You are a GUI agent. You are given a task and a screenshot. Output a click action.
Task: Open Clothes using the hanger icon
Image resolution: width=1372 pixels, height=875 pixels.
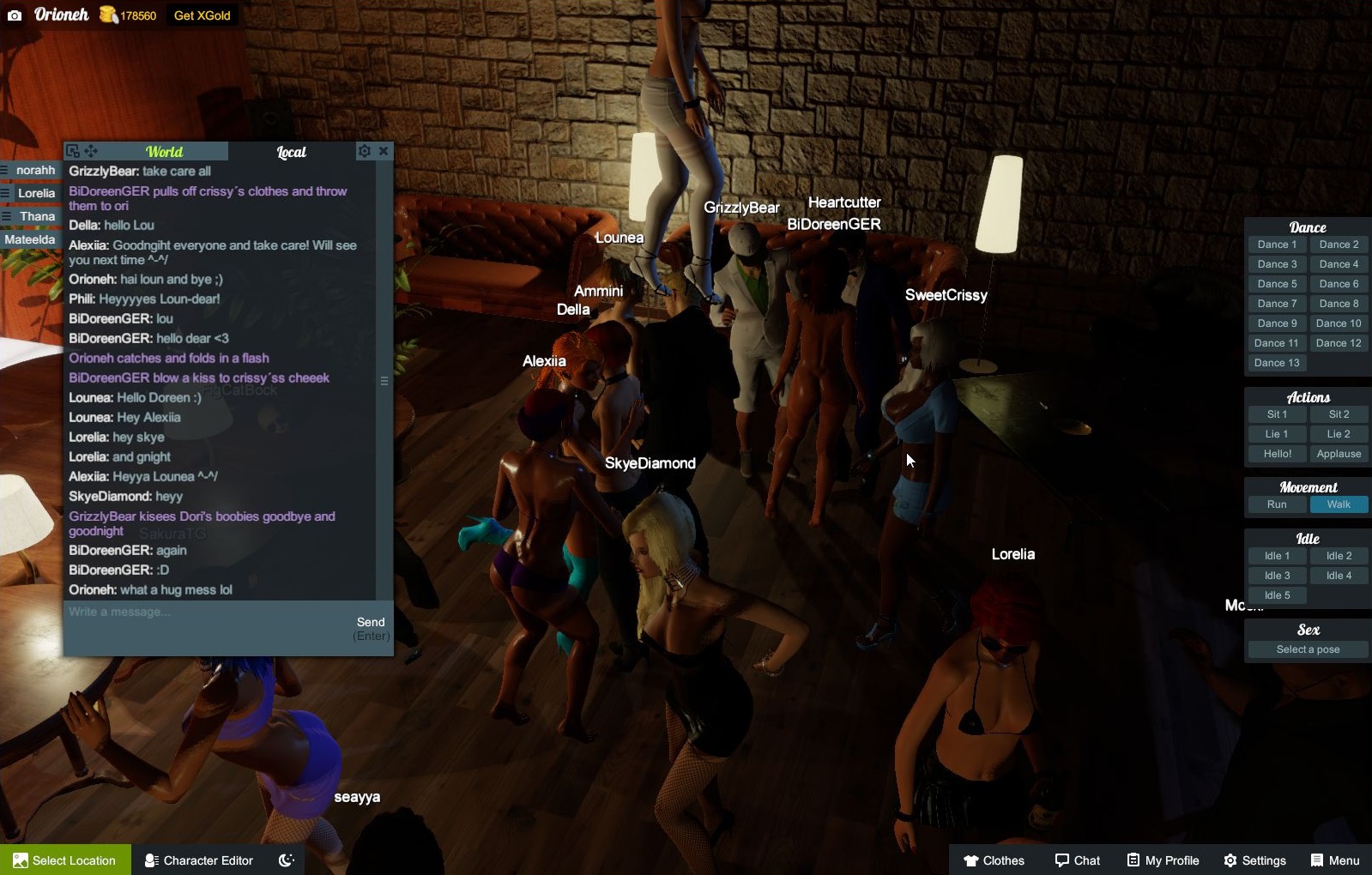pyautogui.click(x=970, y=860)
